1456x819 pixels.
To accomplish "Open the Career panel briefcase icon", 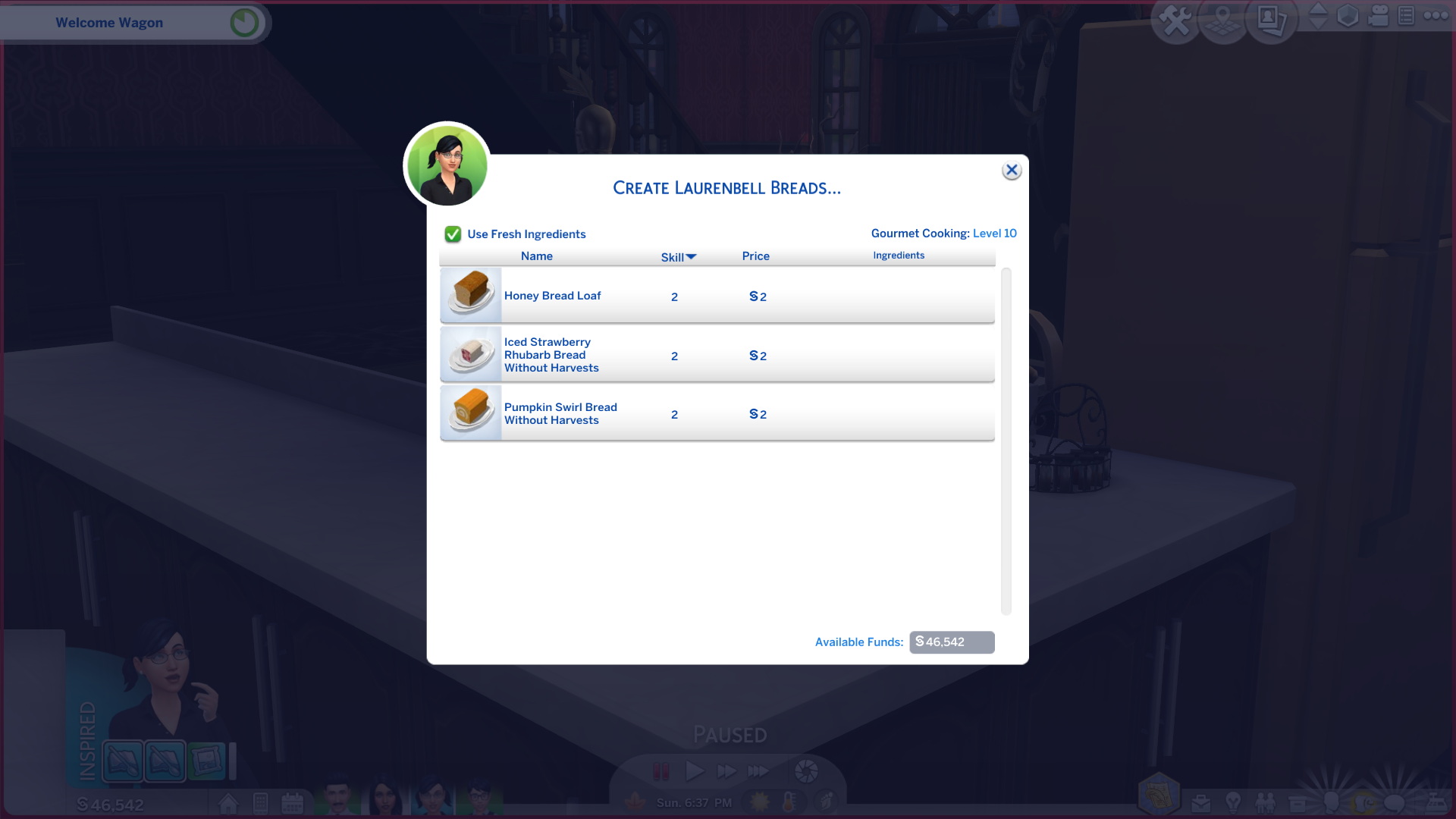I will 1201,802.
